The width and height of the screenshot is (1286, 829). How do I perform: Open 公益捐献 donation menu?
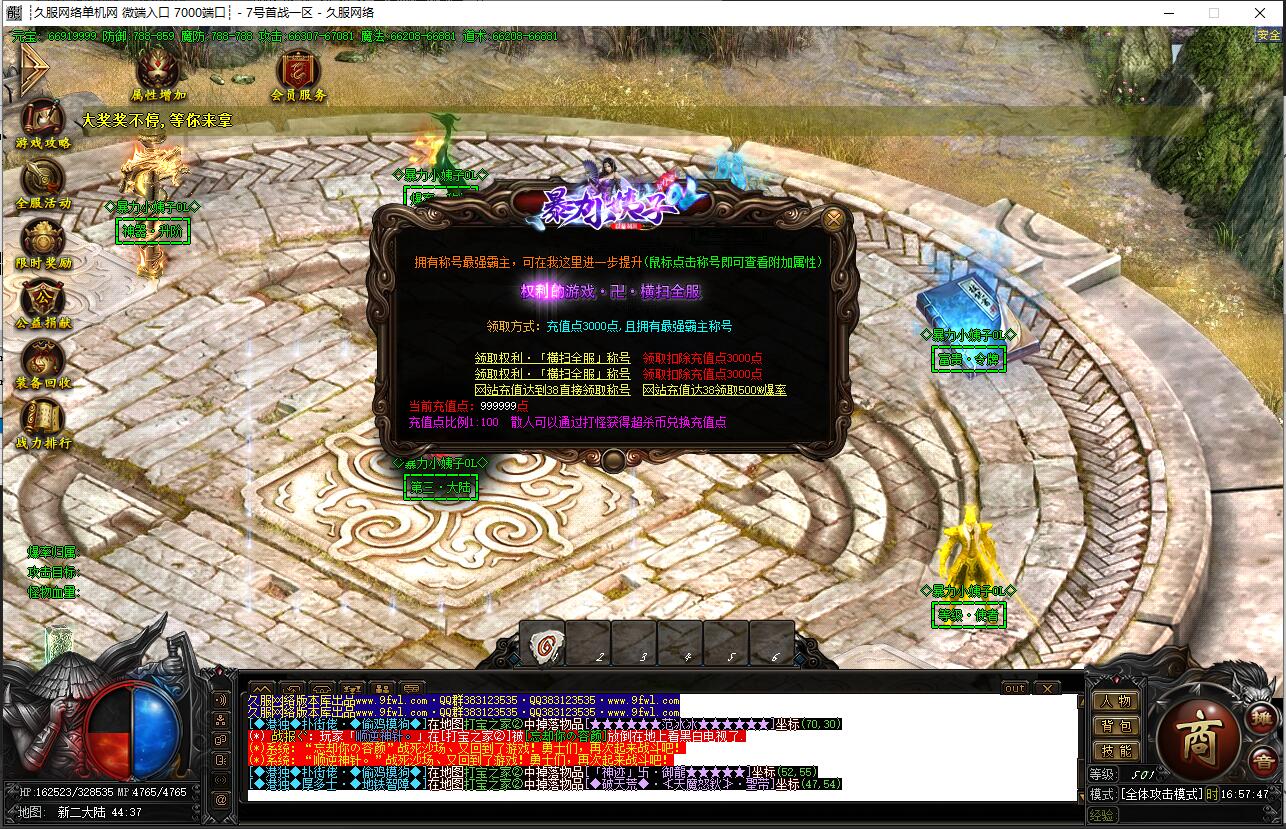43,300
